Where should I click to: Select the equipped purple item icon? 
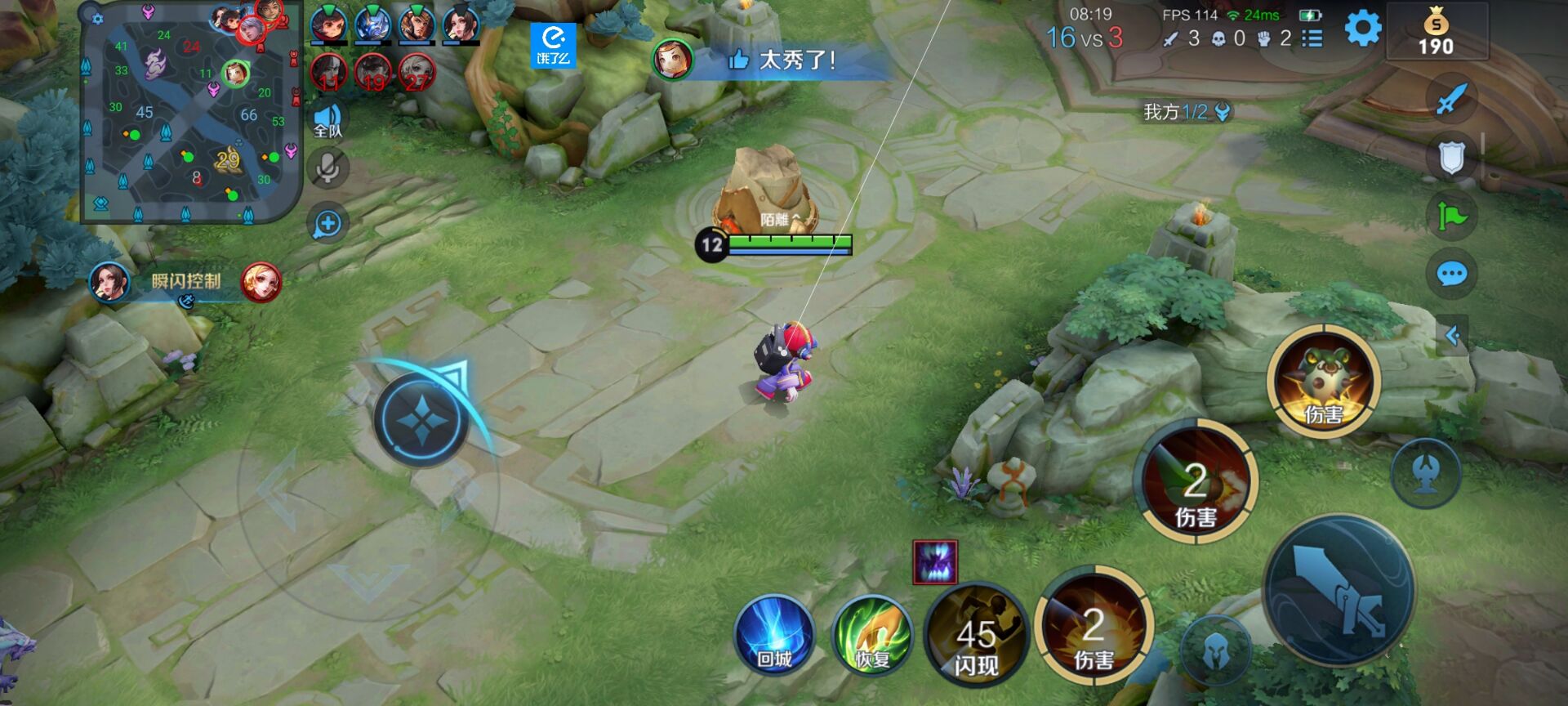point(934,562)
